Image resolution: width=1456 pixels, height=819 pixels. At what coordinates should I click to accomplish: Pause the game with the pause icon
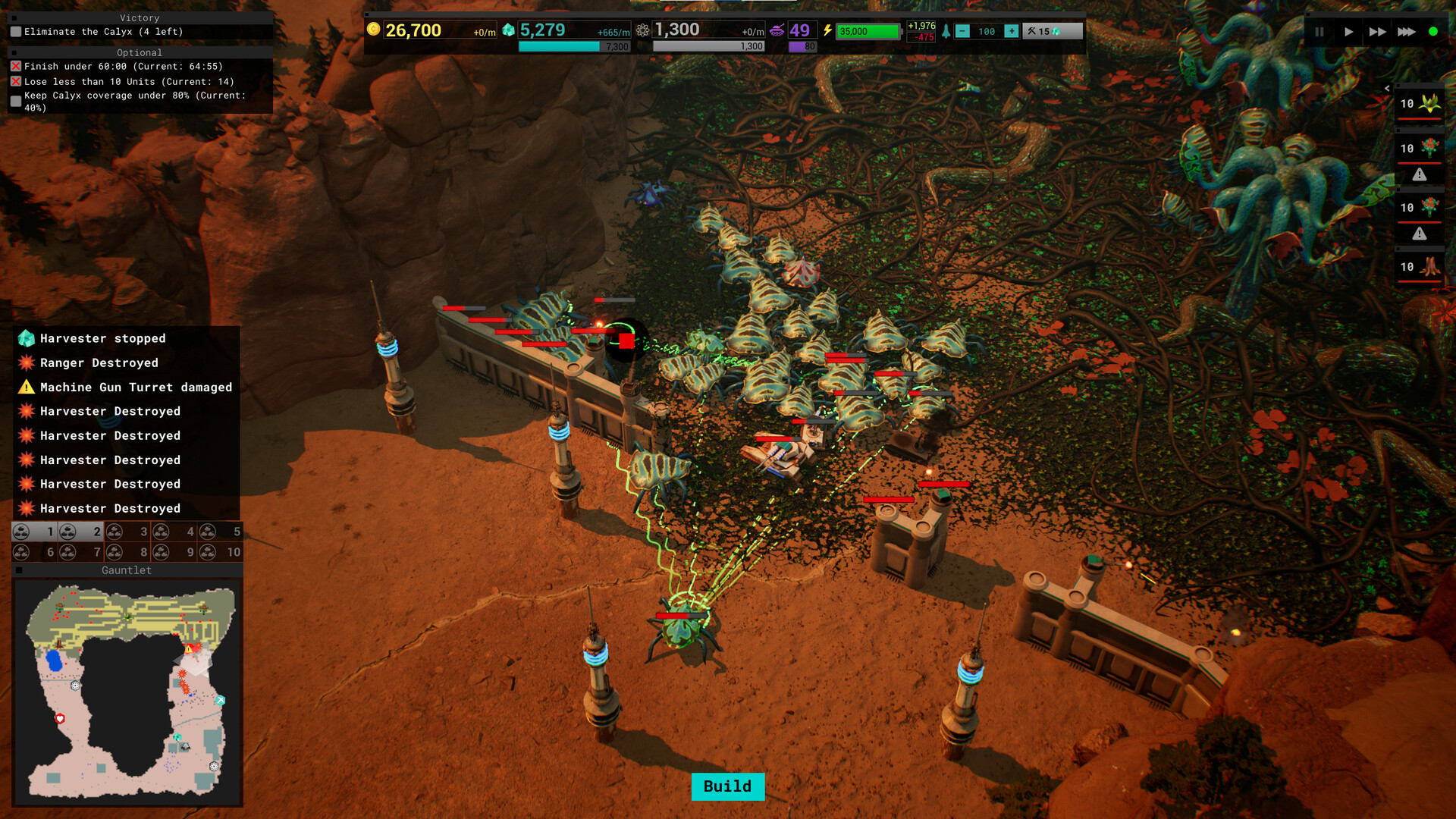(1319, 32)
